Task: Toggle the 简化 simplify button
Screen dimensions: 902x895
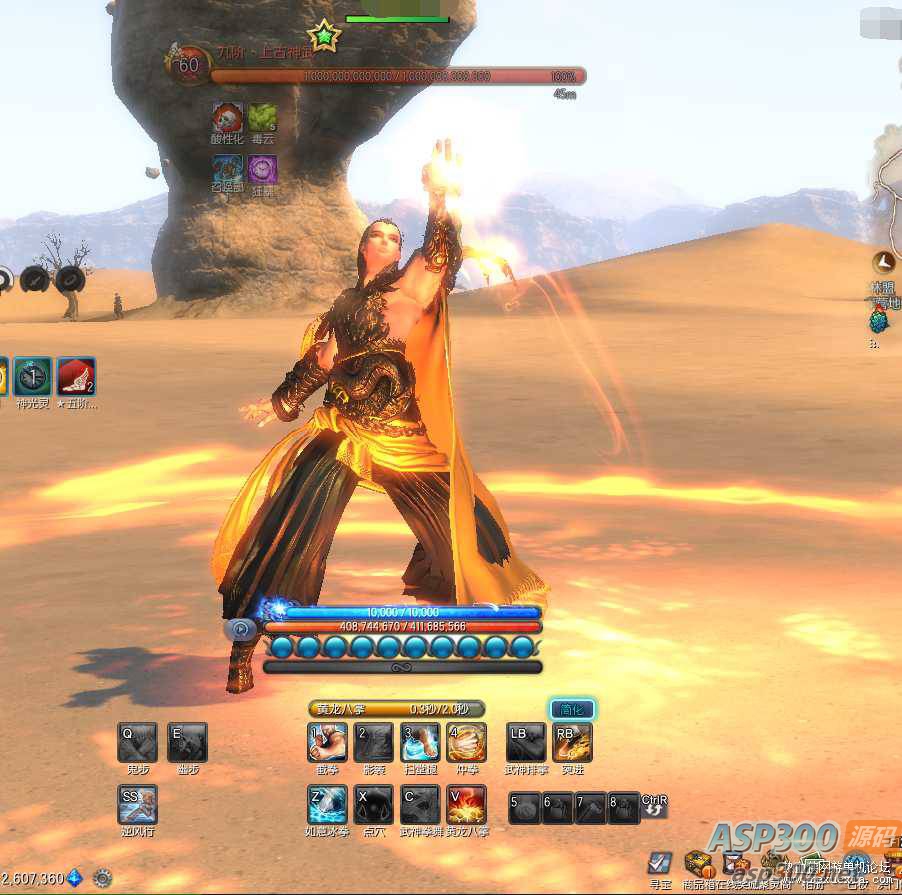Action: [573, 710]
